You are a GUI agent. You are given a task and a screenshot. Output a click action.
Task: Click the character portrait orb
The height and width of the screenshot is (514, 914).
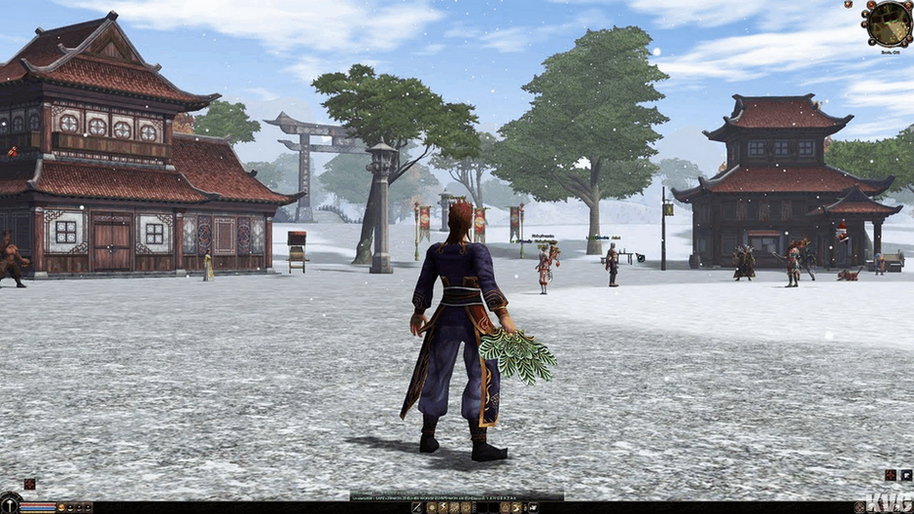tap(10, 504)
